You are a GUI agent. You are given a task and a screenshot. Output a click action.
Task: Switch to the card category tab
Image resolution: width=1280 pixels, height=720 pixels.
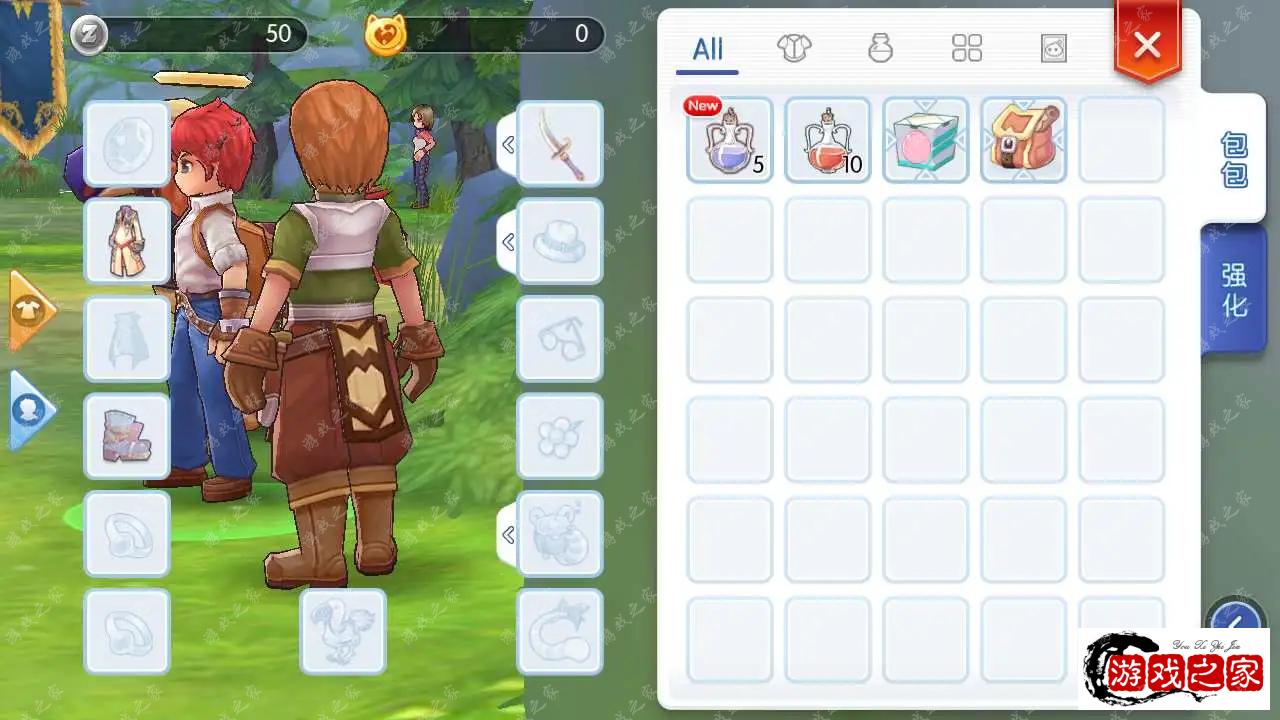click(x=1053, y=48)
